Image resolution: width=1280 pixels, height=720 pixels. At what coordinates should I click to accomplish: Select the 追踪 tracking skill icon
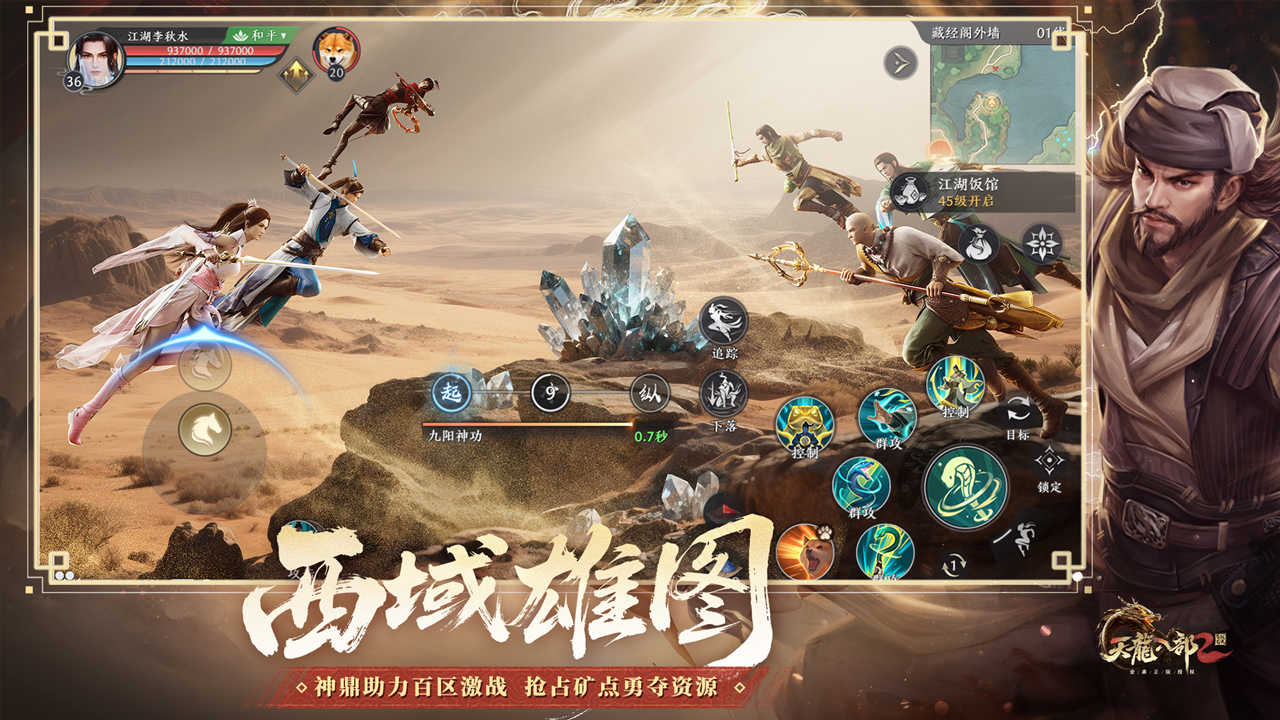[x=722, y=320]
